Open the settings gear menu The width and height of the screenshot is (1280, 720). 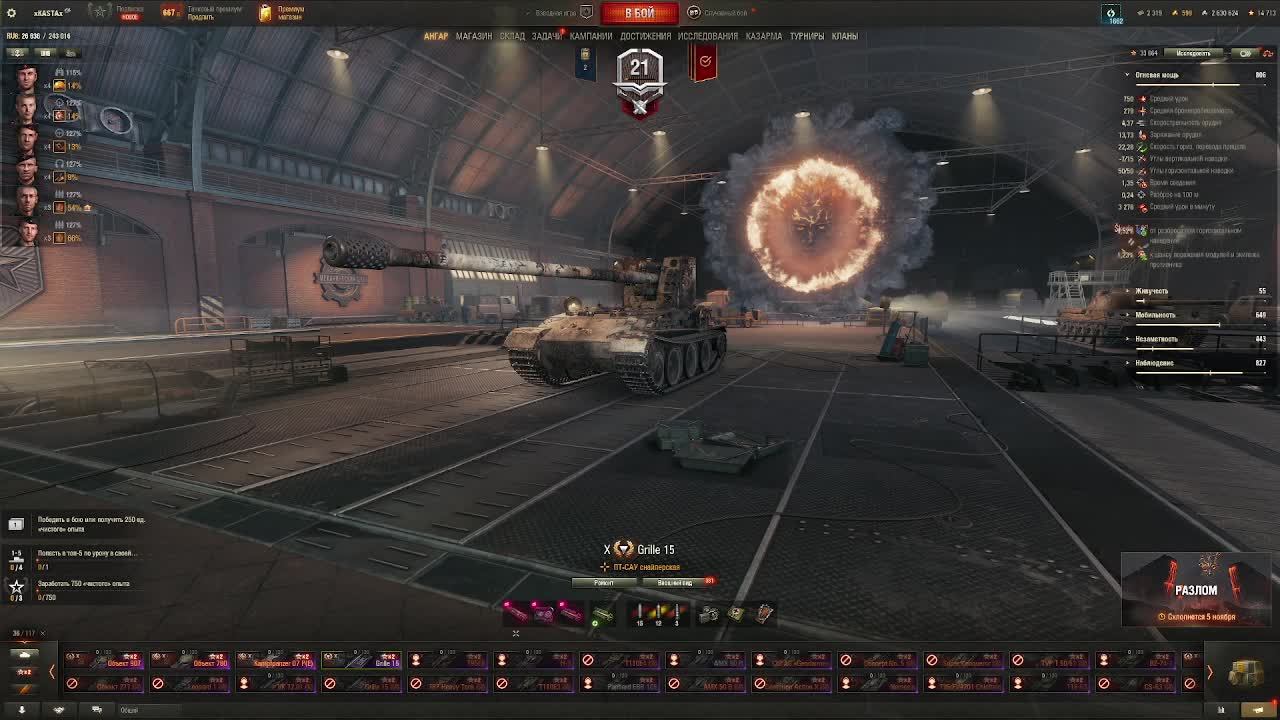pyautogui.click(x=12, y=13)
